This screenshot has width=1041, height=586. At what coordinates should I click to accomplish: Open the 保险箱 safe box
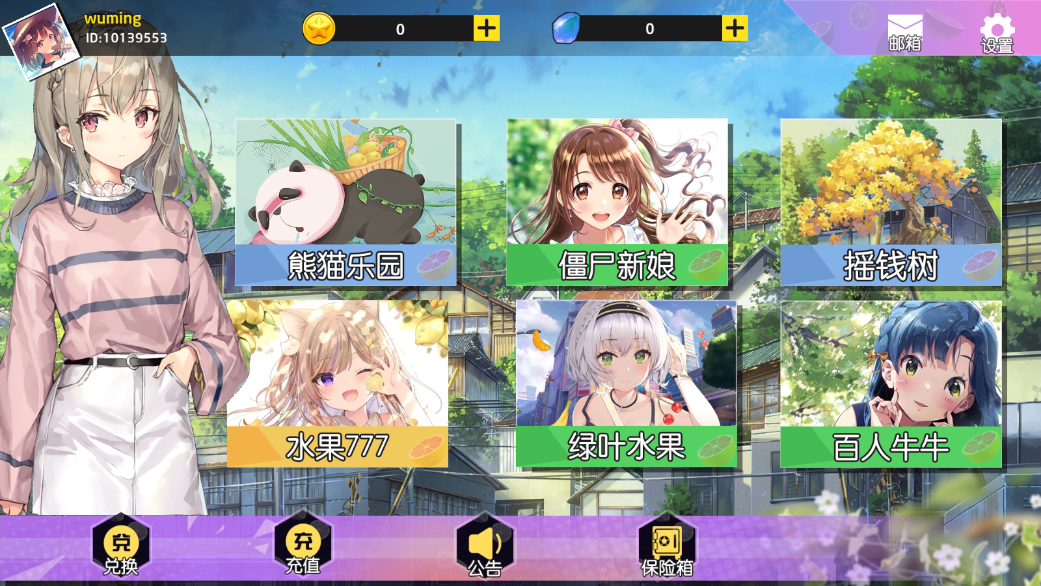pos(667,546)
